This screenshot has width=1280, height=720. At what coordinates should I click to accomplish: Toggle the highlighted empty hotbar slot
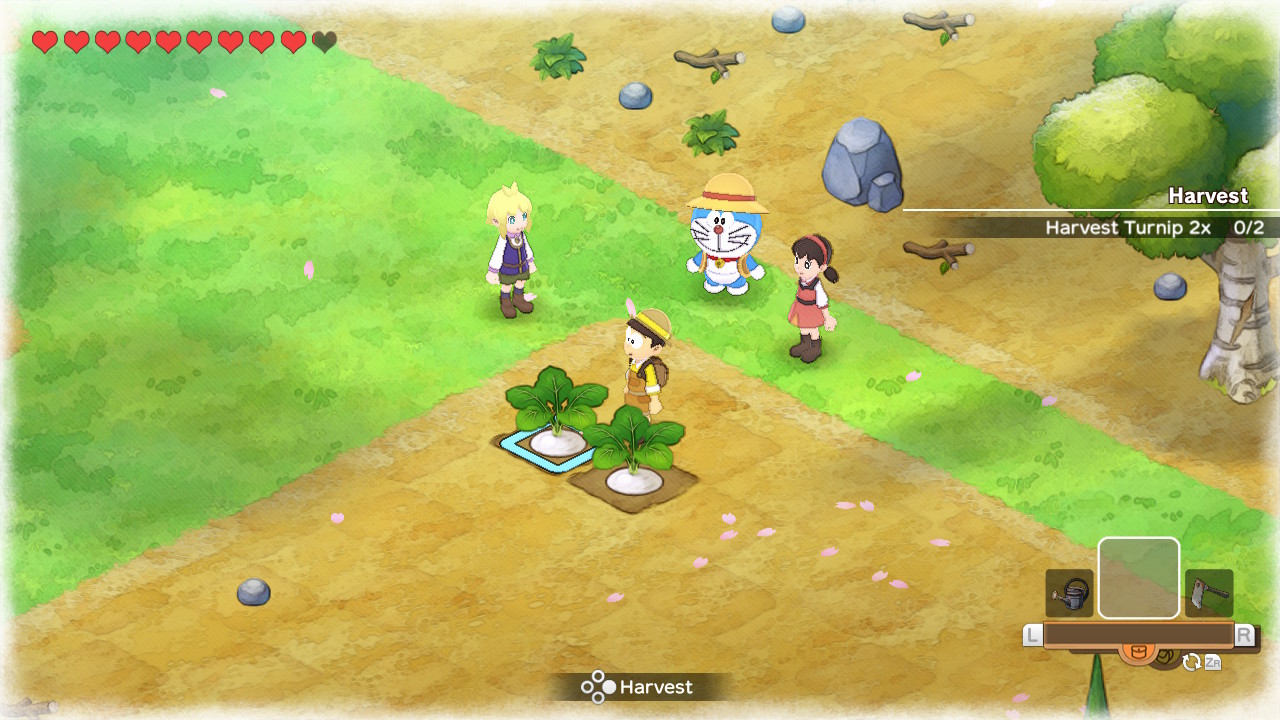click(x=1138, y=577)
